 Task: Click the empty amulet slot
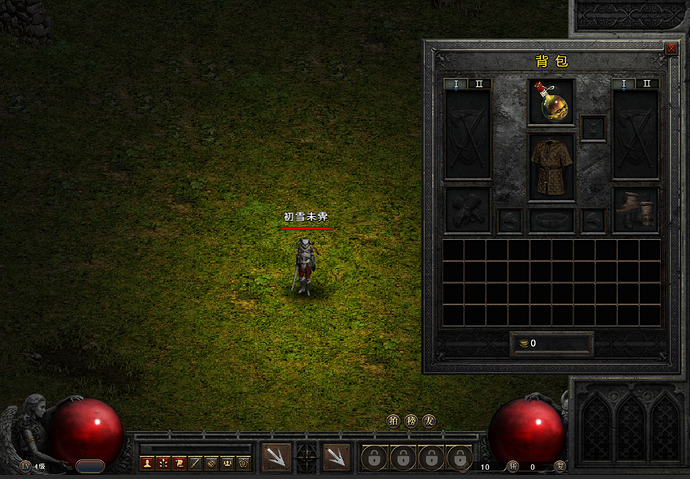593,128
